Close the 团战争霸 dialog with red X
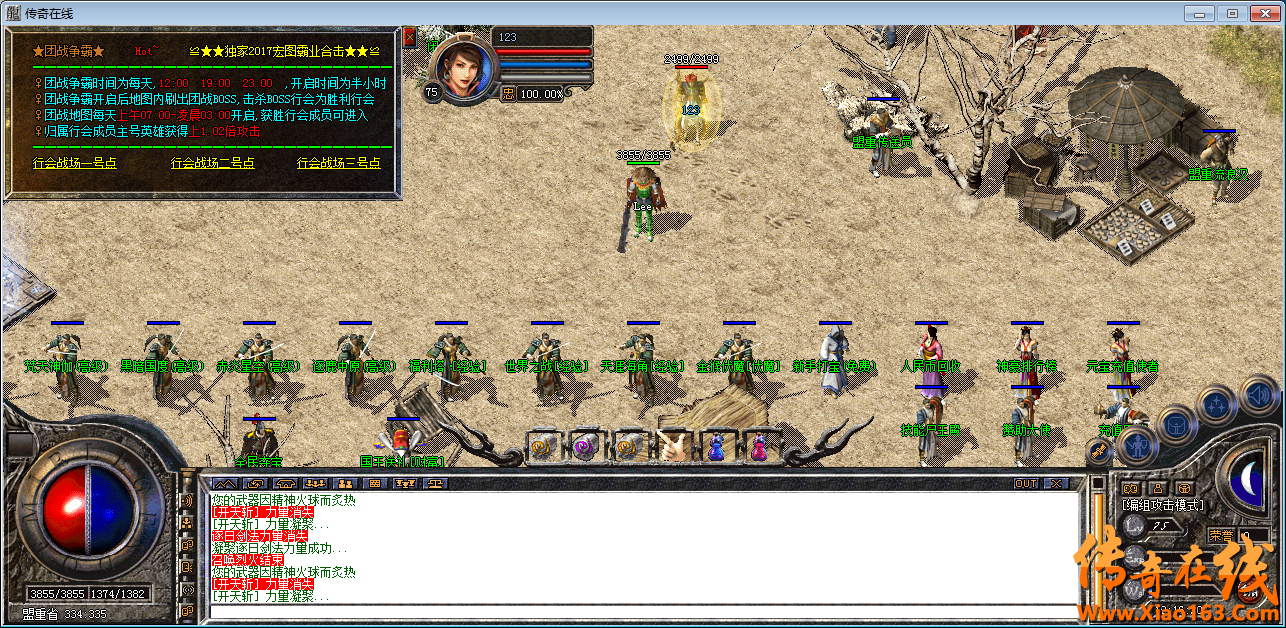1286x628 pixels. click(409, 35)
